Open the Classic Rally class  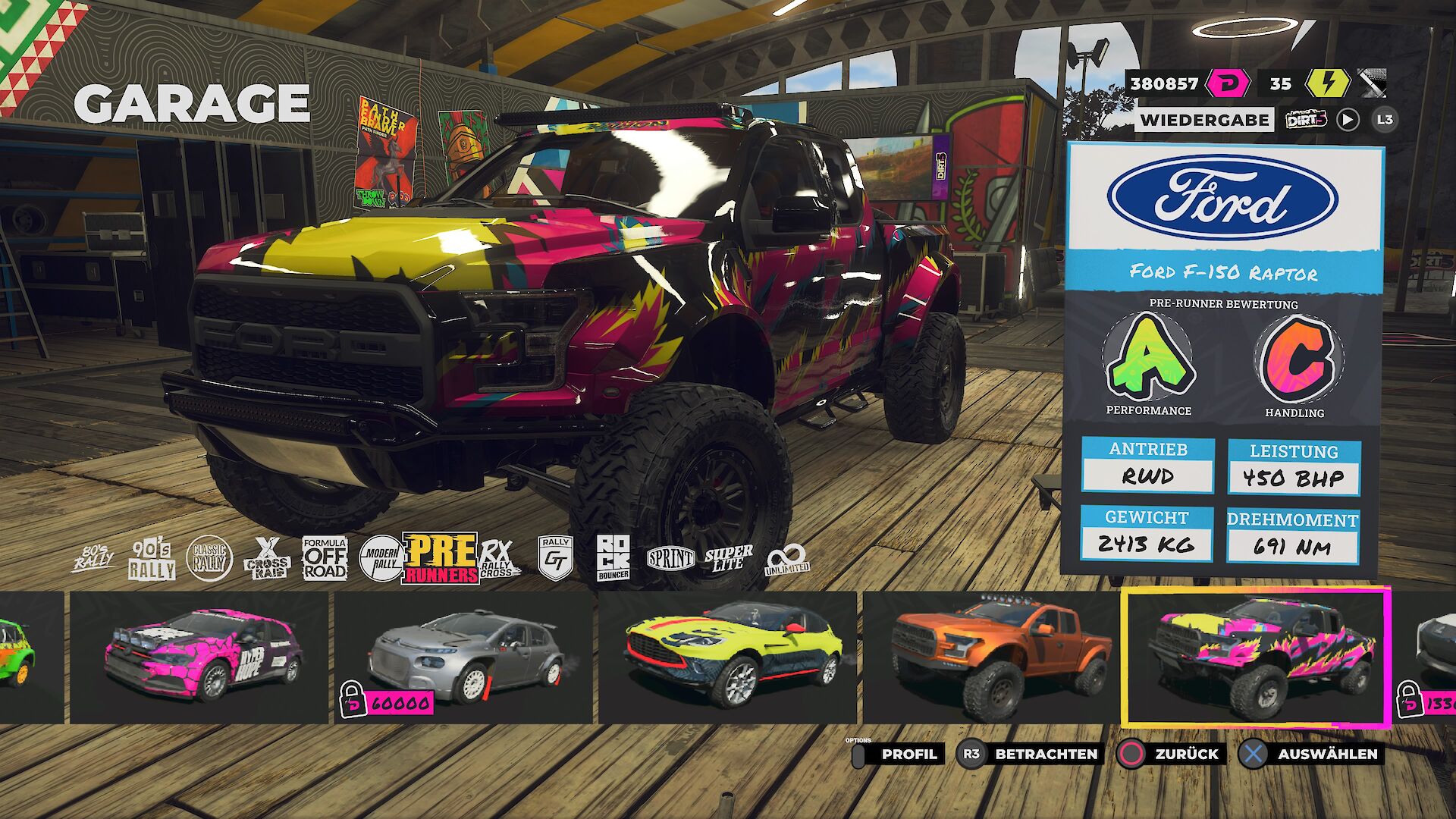[x=209, y=560]
